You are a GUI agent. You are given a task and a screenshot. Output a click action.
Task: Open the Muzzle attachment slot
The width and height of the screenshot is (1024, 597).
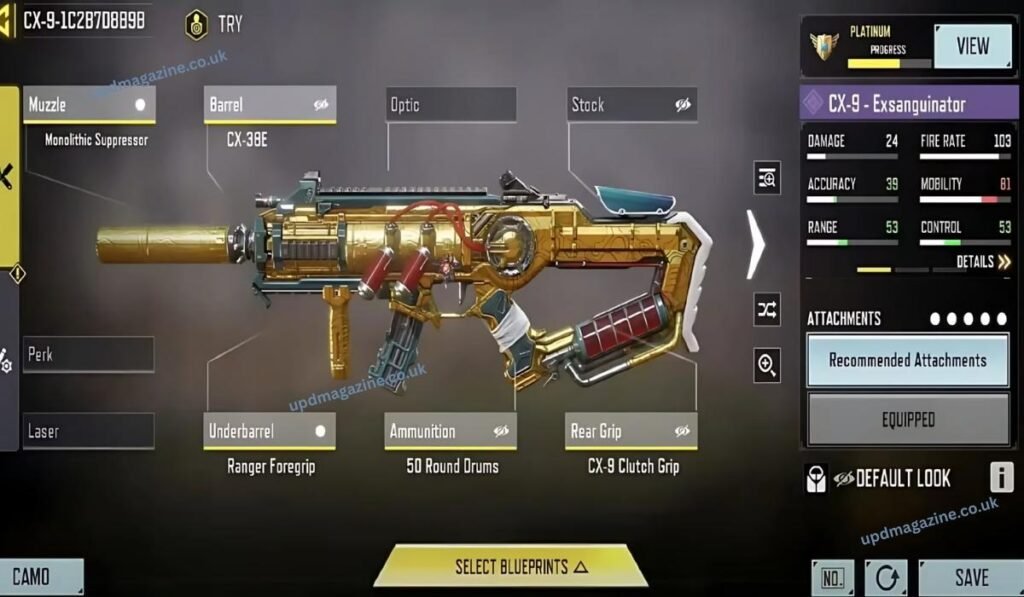click(87, 105)
